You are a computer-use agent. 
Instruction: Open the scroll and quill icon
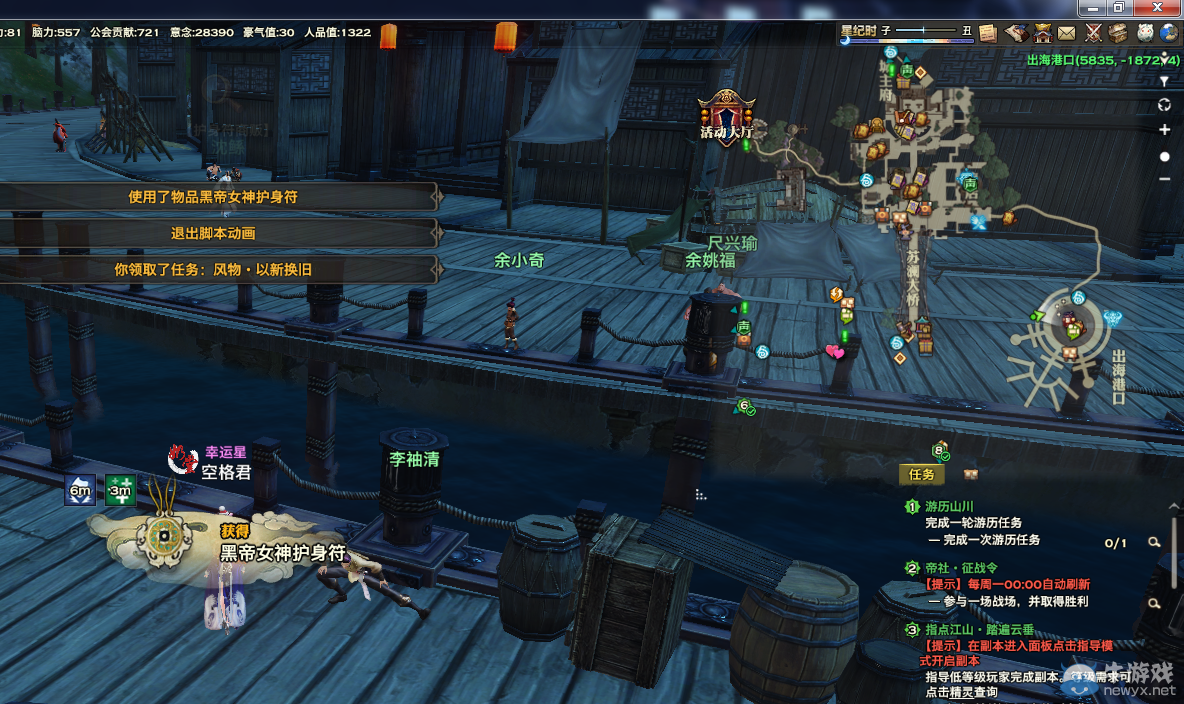click(x=1017, y=32)
